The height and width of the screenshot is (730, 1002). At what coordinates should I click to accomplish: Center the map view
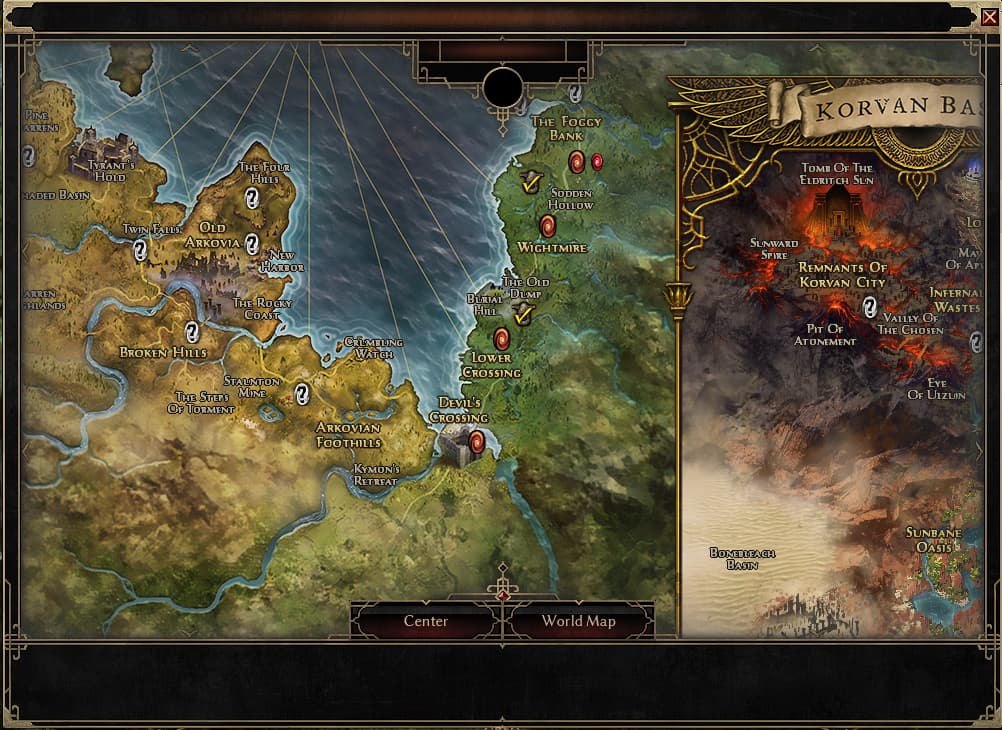[426, 621]
